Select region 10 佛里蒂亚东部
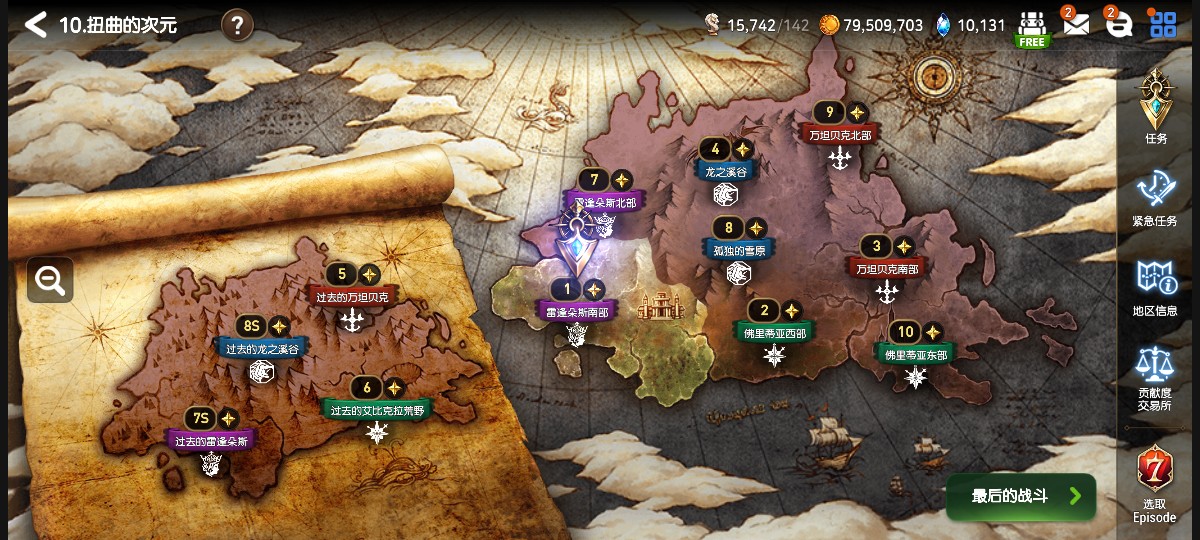The height and width of the screenshot is (540, 1200). point(915,354)
